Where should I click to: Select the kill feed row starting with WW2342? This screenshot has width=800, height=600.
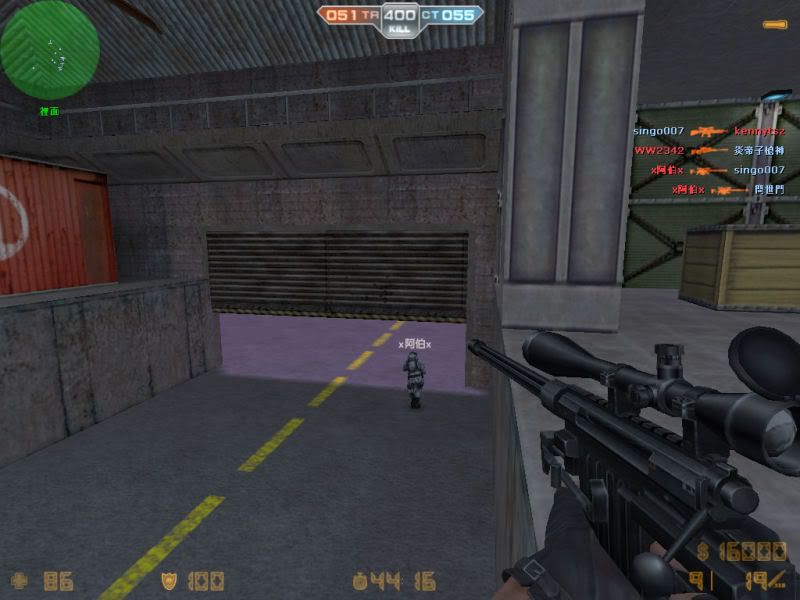(709, 151)
